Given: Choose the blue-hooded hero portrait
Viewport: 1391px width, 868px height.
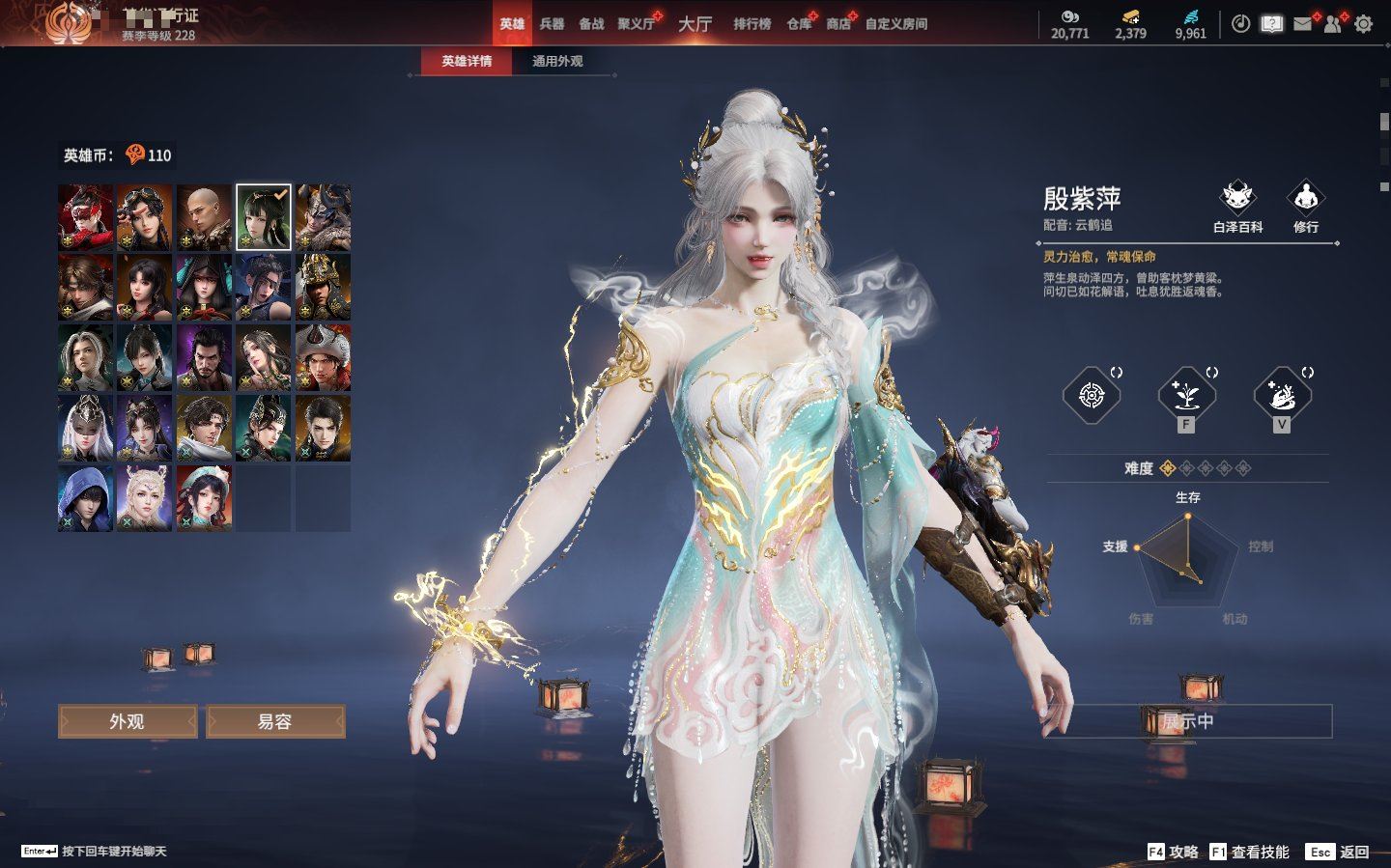Looking at the screenshot, I should 85,498.
